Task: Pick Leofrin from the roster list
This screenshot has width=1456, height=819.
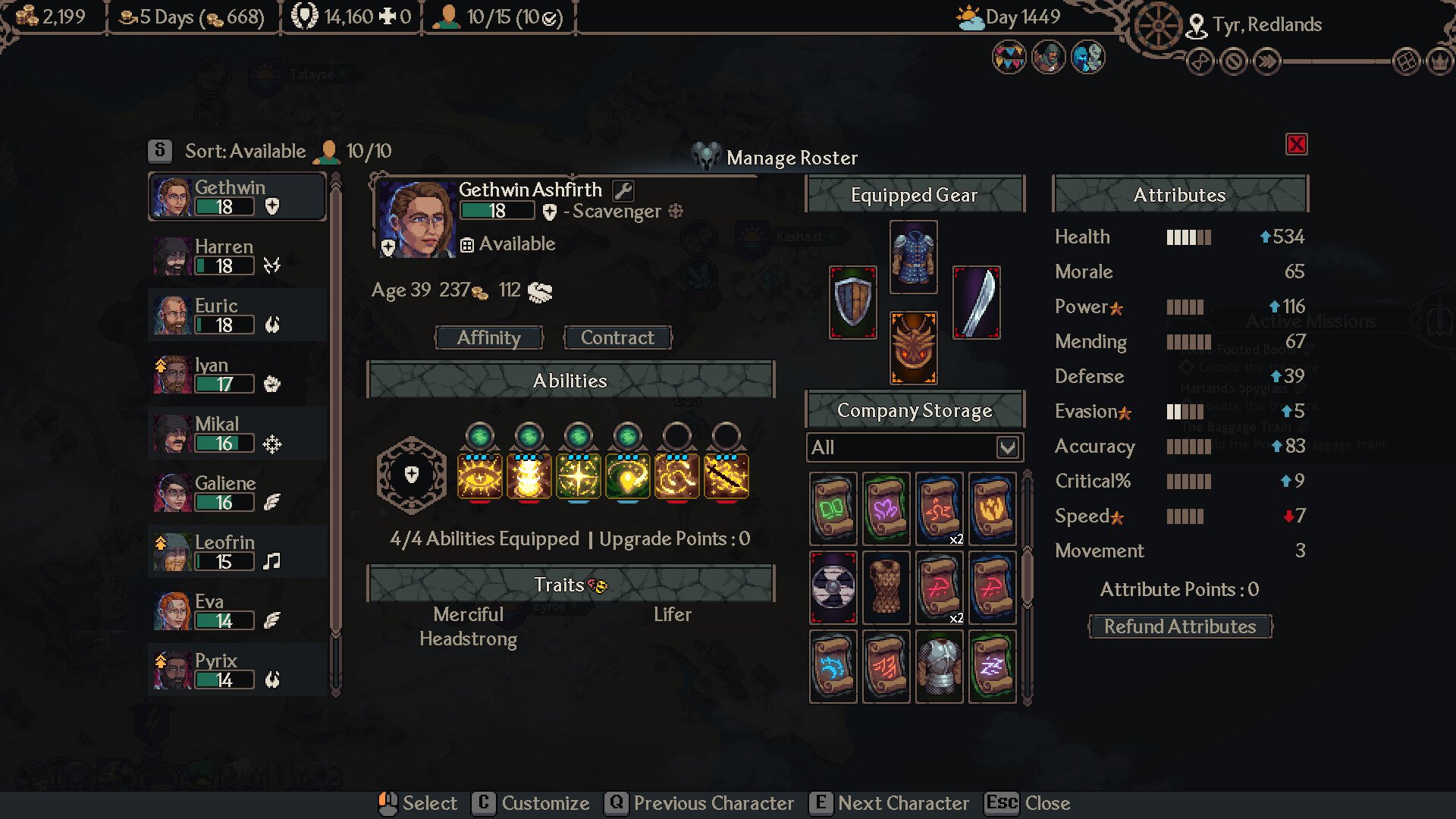Action: 237,552
